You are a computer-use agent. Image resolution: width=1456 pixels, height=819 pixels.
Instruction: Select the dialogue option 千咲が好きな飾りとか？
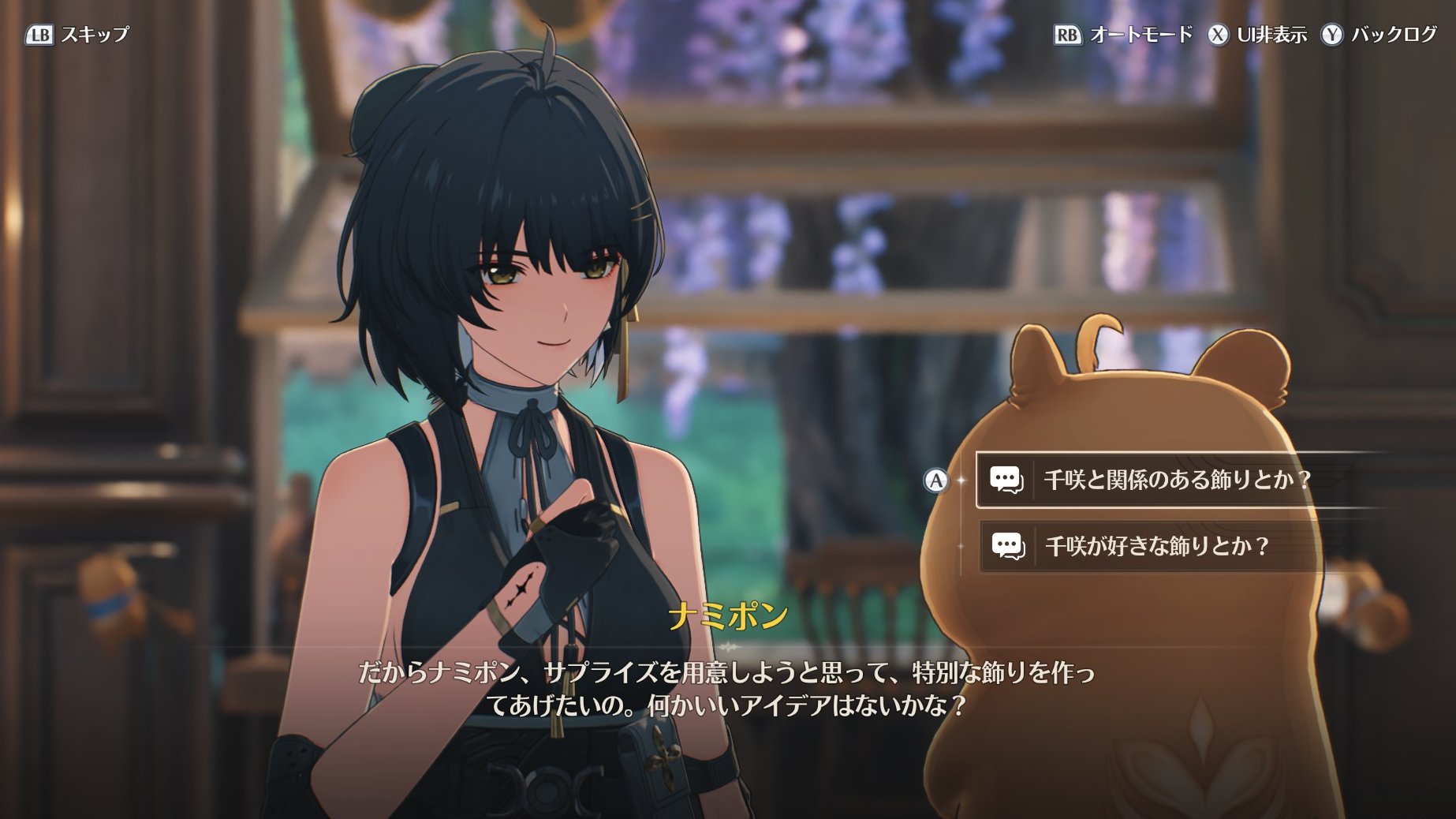click(x=1155, y=546)
